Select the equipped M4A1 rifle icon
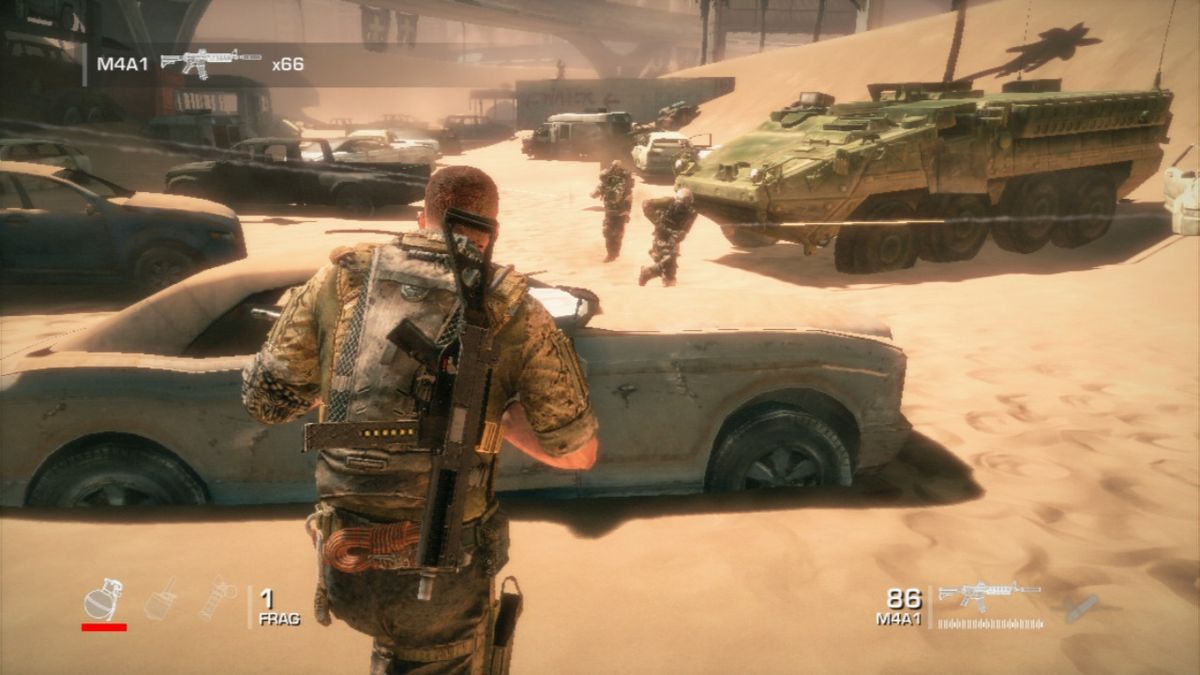 989,594
